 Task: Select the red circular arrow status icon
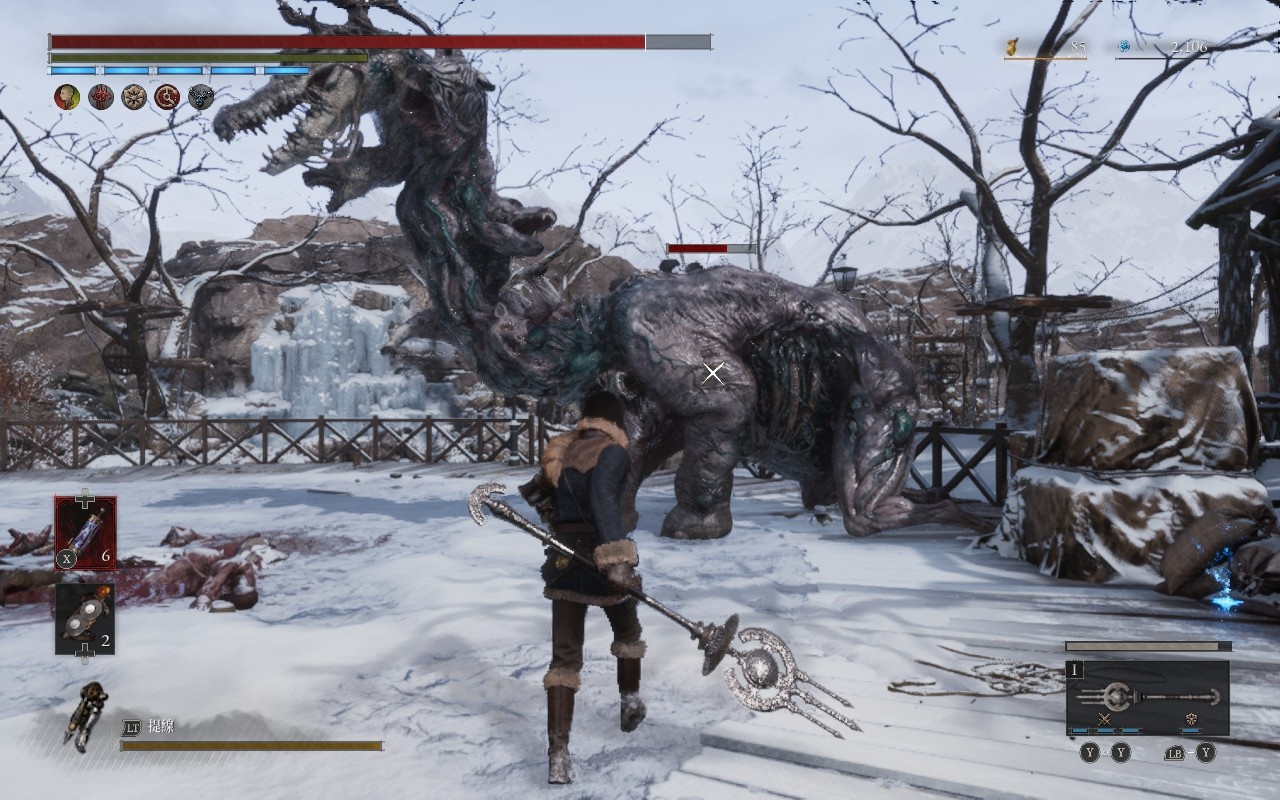pyautogui.click(x=167, y=97)
